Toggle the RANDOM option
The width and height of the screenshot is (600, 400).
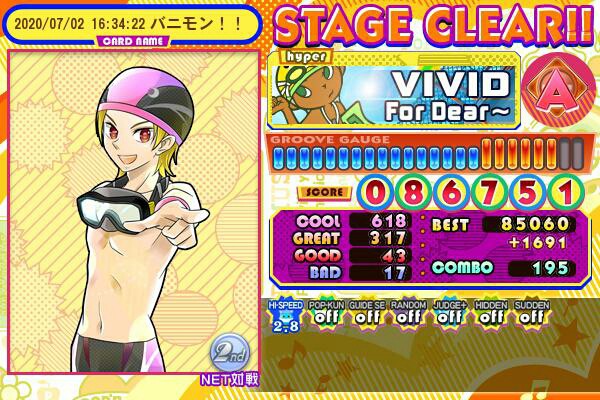coord(407,316)
